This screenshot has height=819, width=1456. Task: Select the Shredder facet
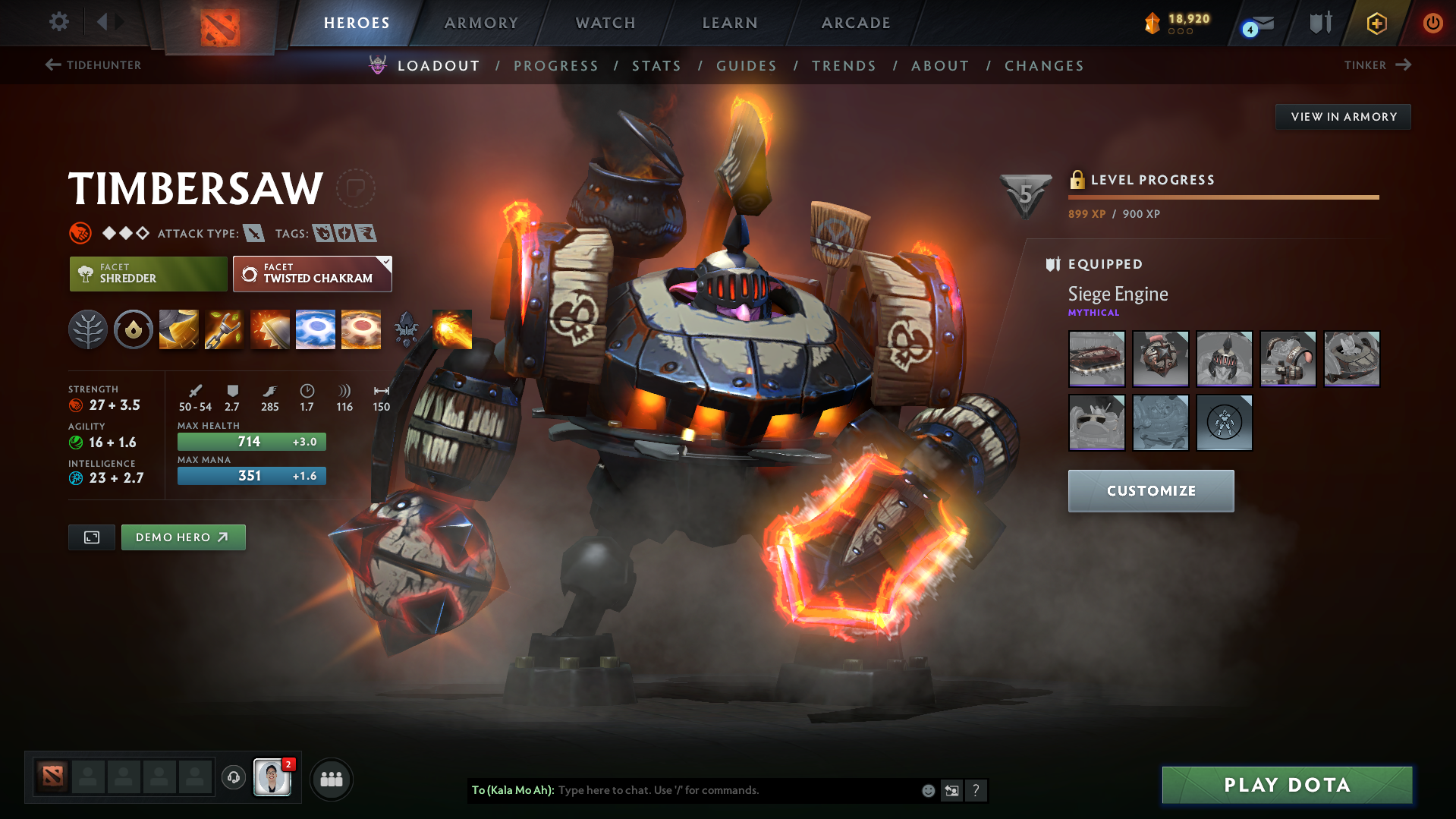[147, 273]
